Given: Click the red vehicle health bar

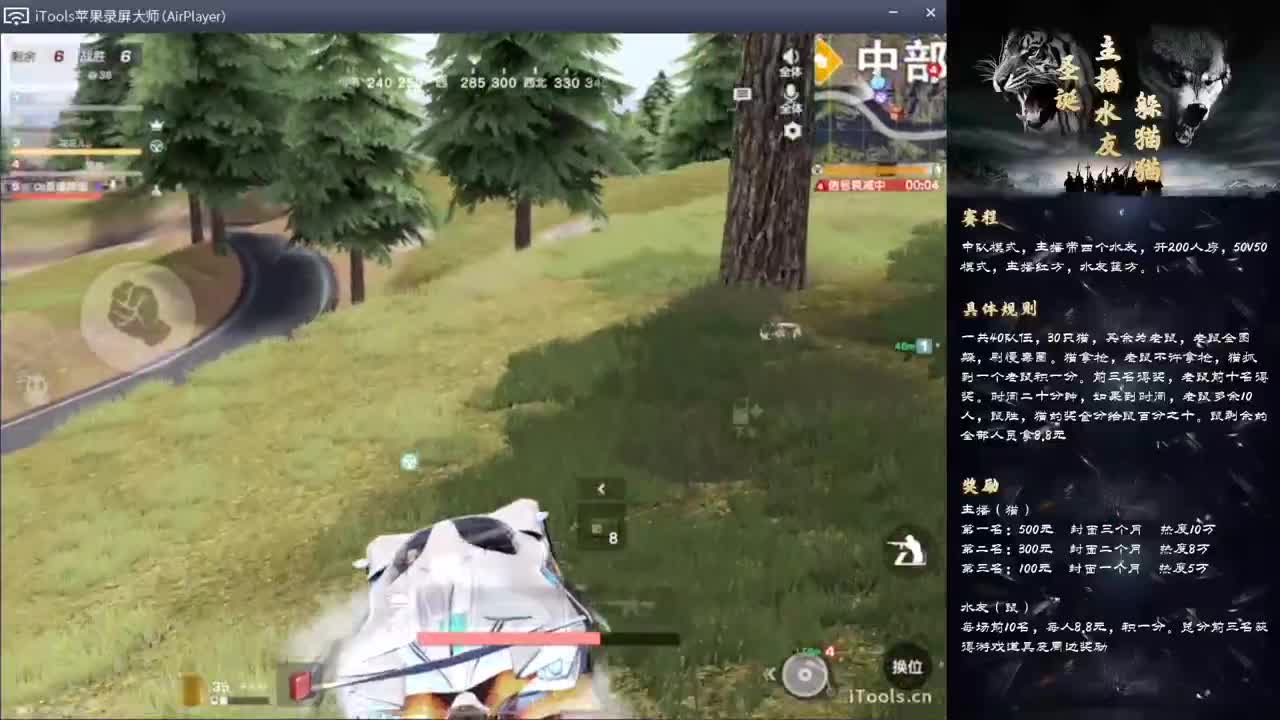Looking at the screenshot, I should coord(510,637).
